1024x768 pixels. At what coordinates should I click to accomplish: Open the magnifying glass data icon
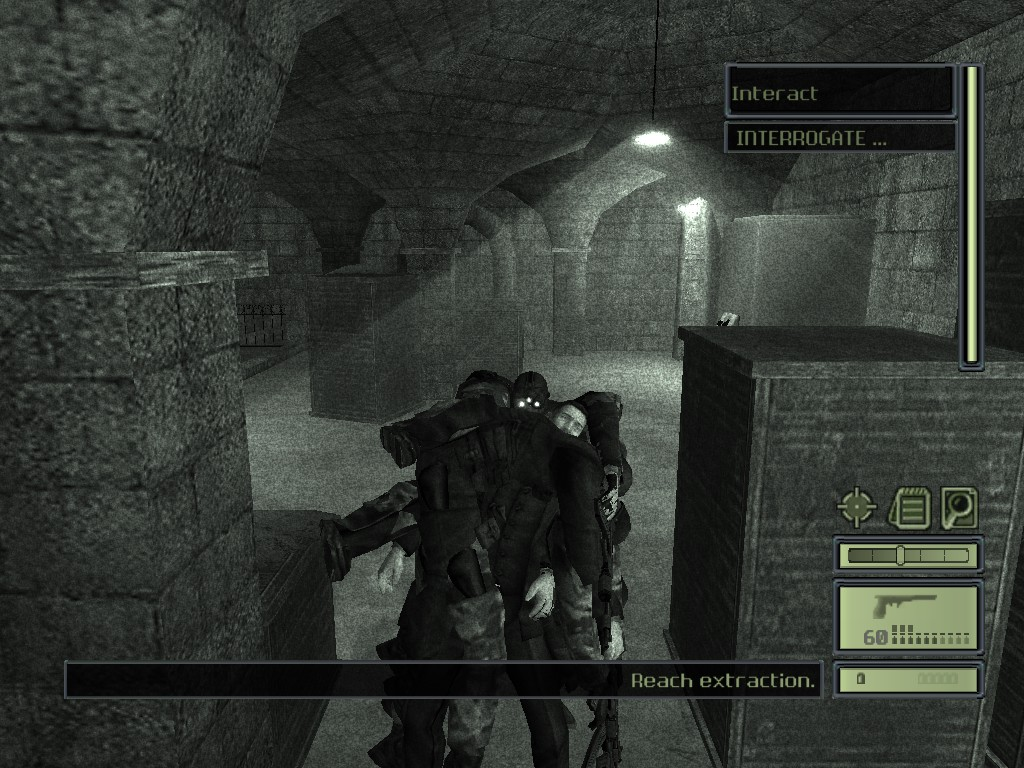958,508
